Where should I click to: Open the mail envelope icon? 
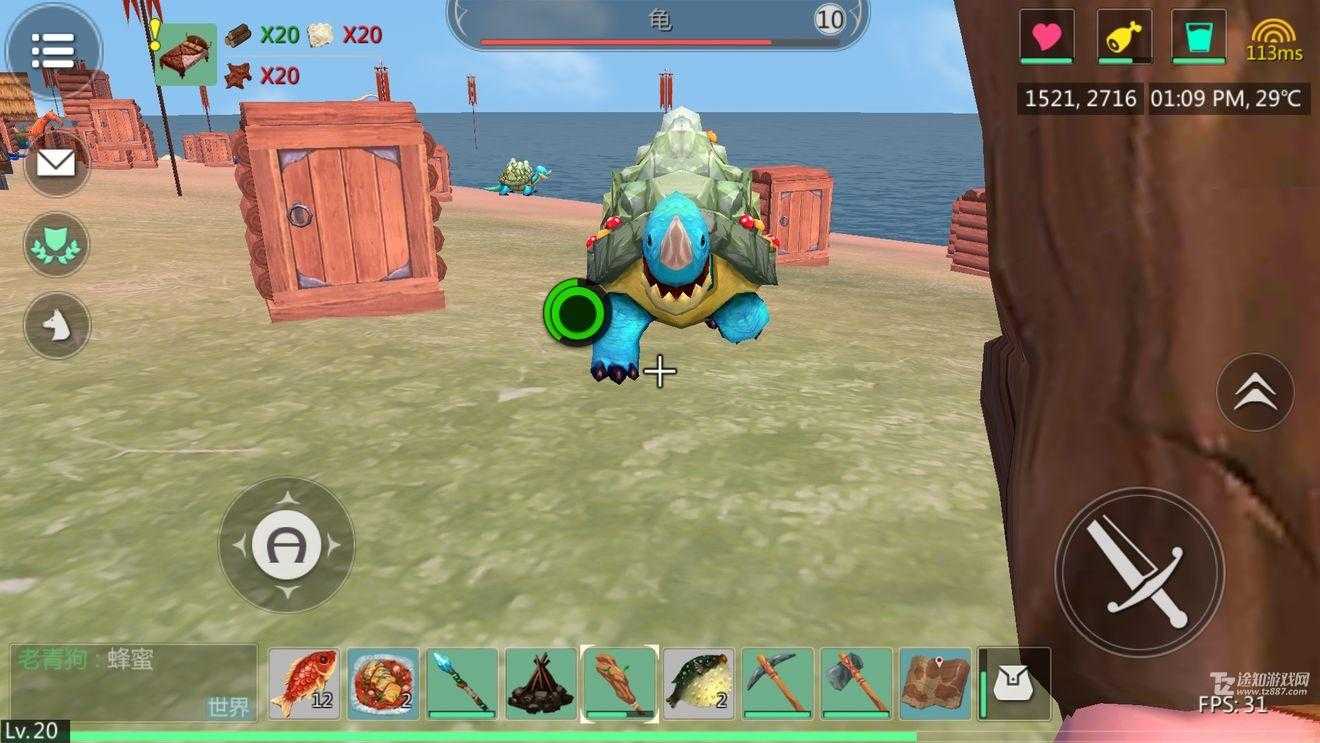click(56, 163)
